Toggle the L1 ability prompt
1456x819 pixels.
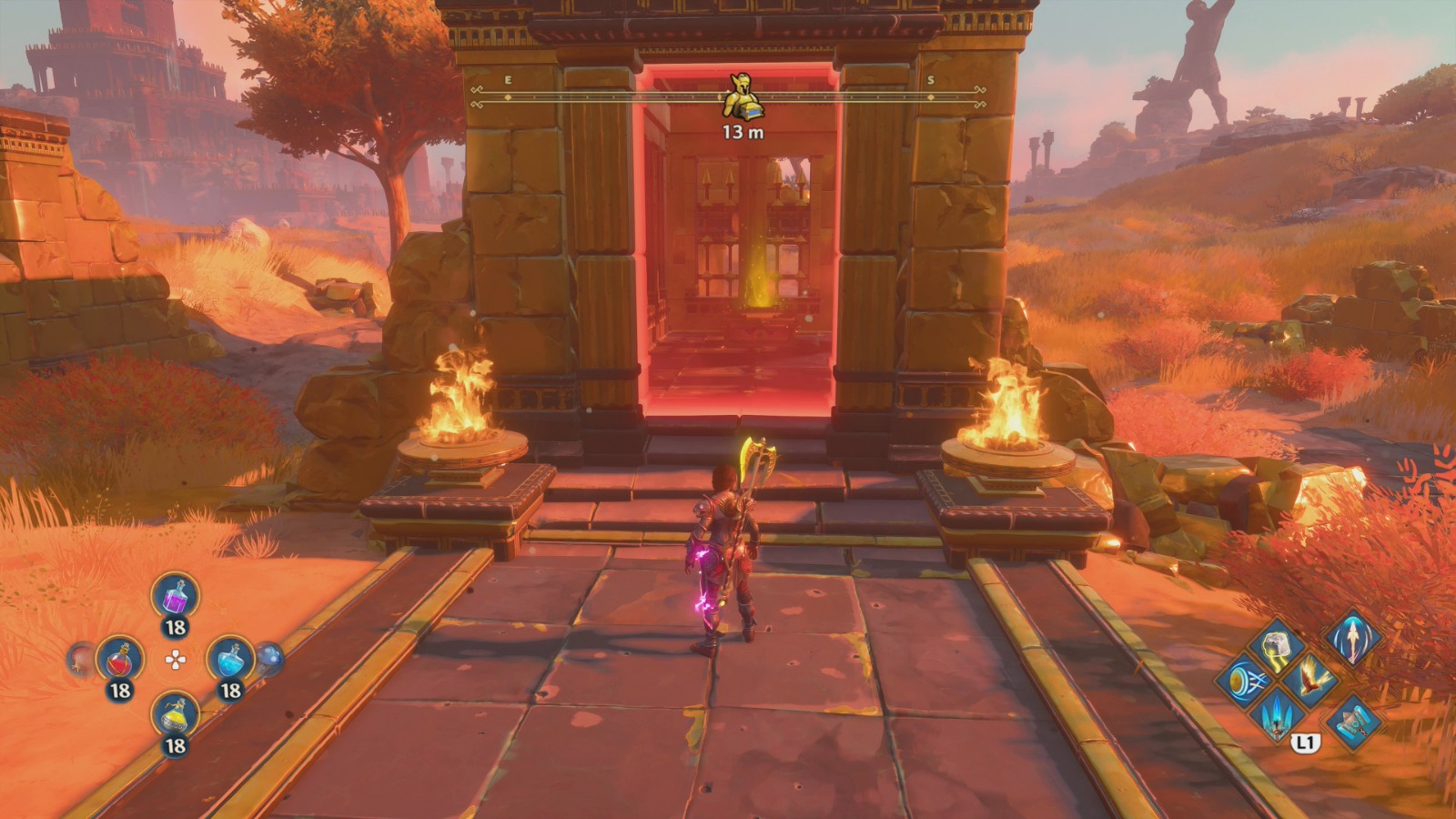coord(1305,743)
